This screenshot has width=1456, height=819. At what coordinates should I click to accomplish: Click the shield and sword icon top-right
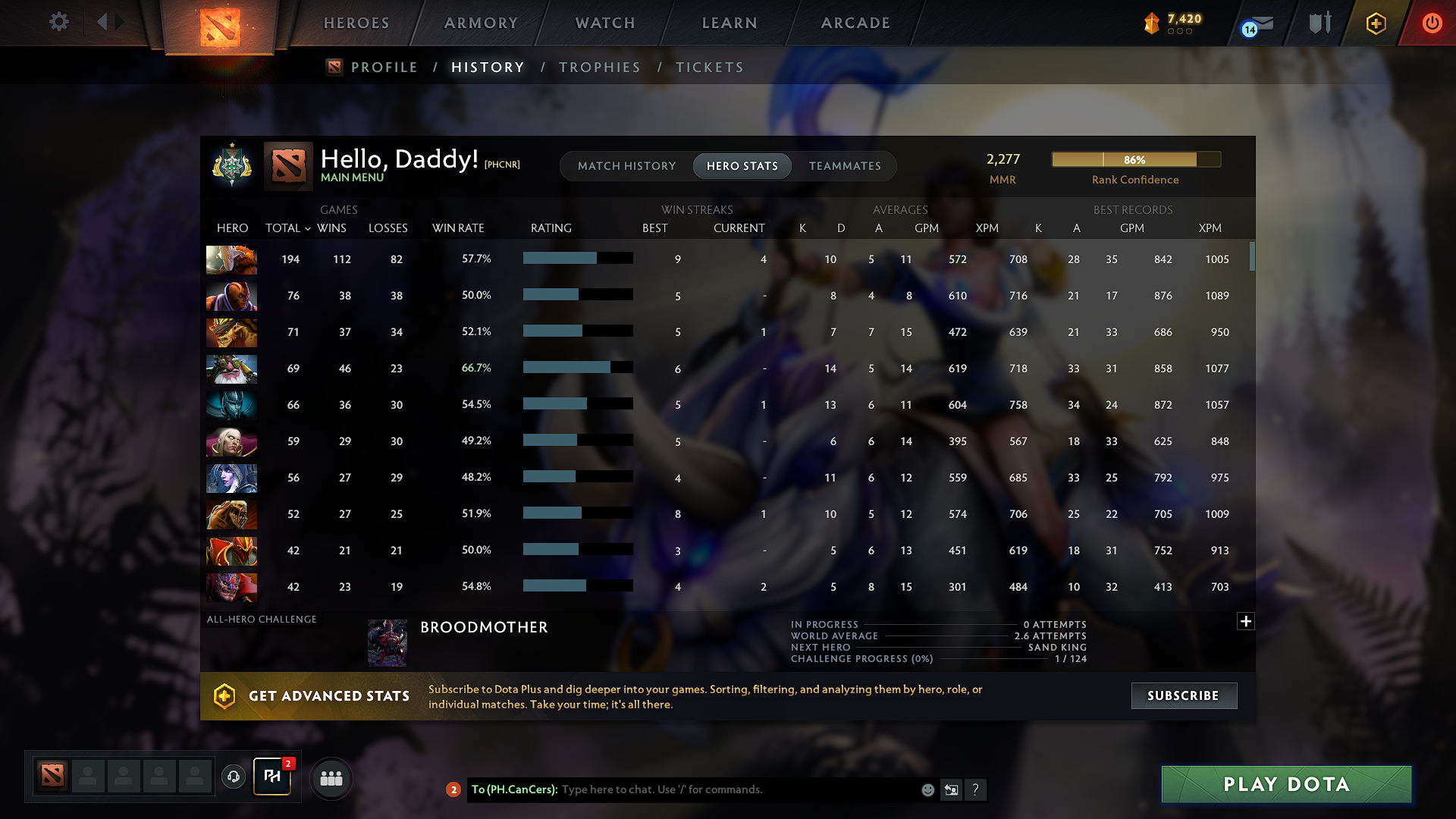(x=1320, y=23)
